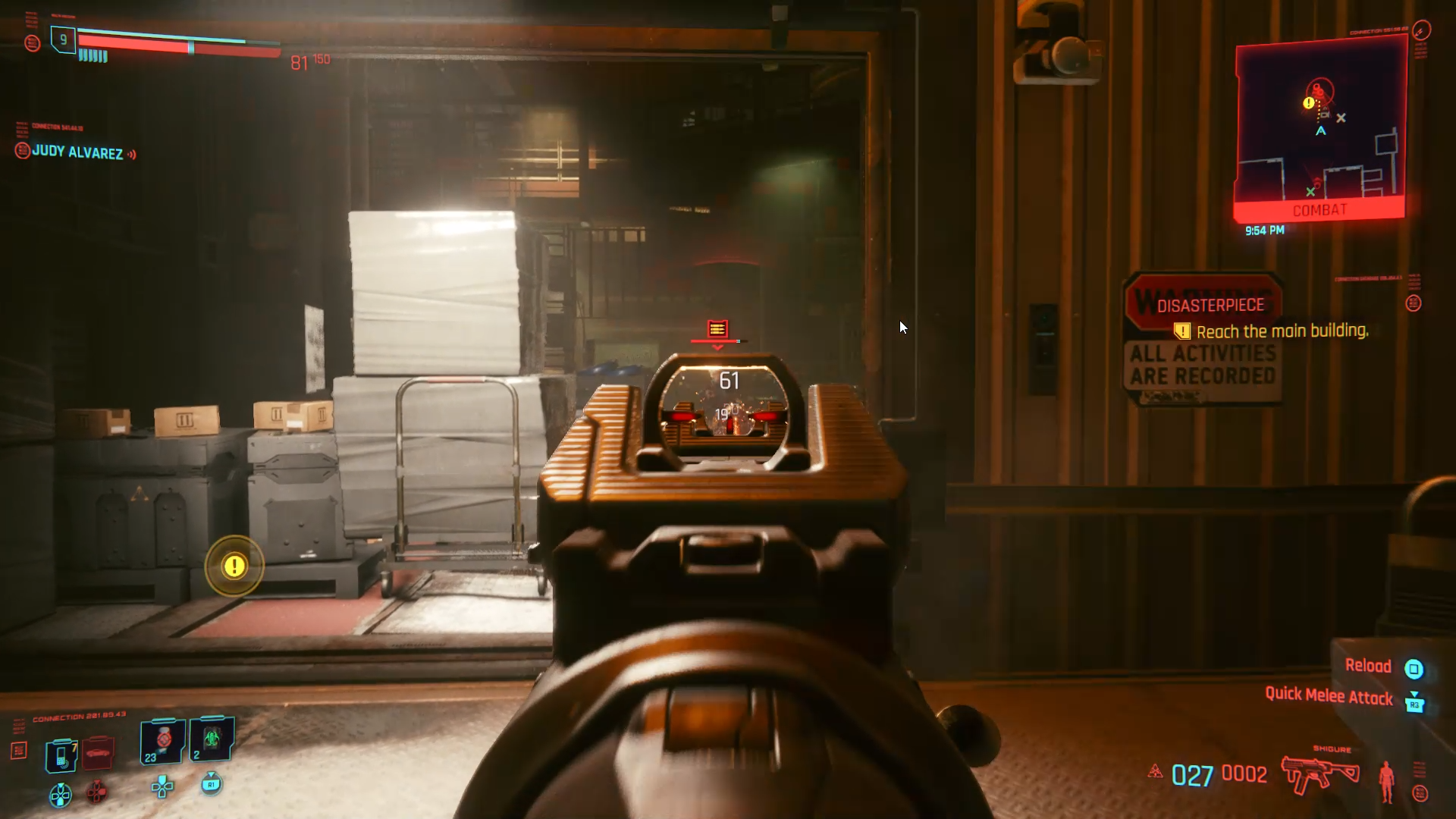Image resolution: width=1456 pixels, height=819 pixels.
Task: Select the COMBAT status label under the minimap
Action: click(1320, 209)
